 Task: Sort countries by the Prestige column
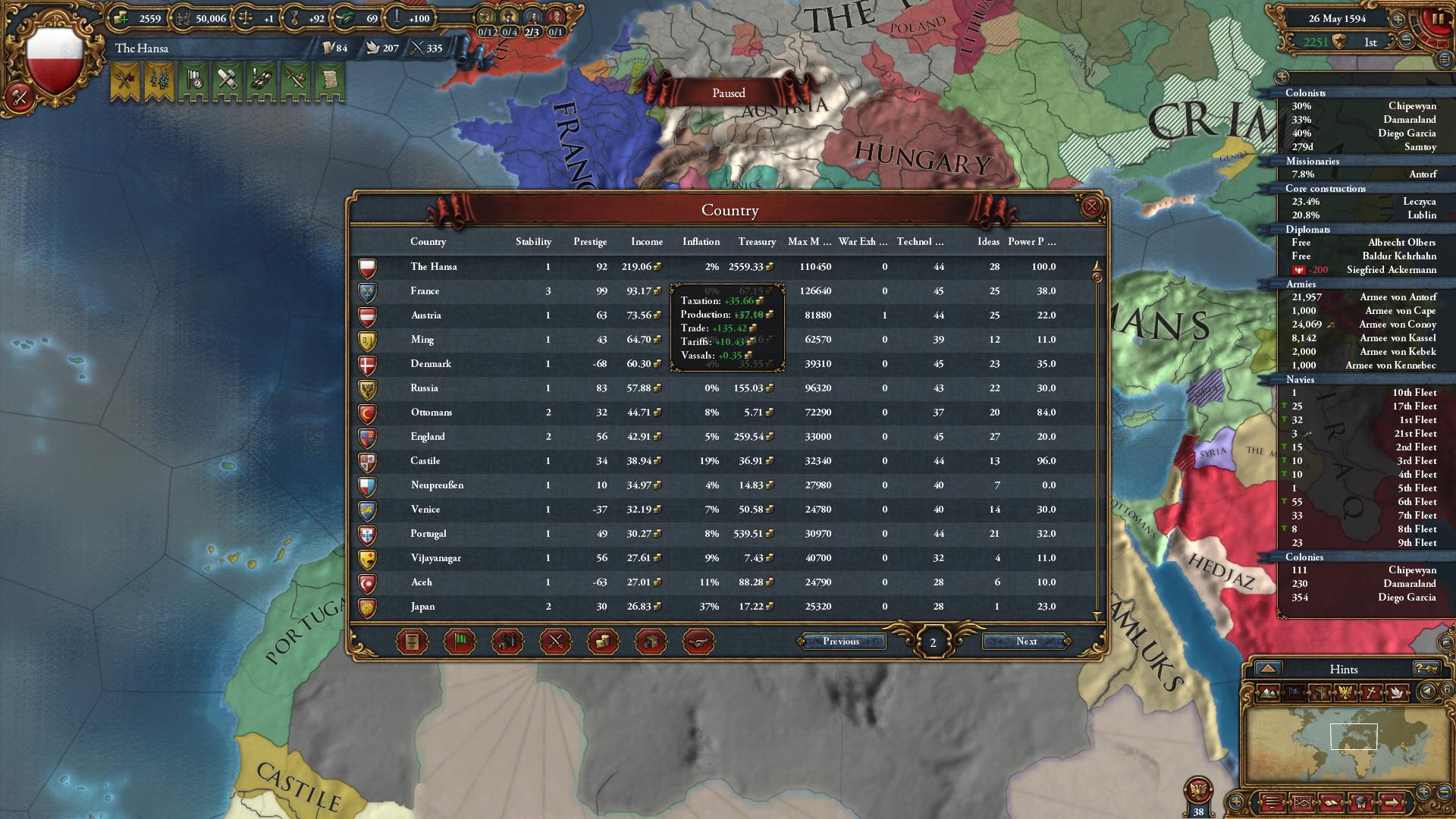coord(589,242)
